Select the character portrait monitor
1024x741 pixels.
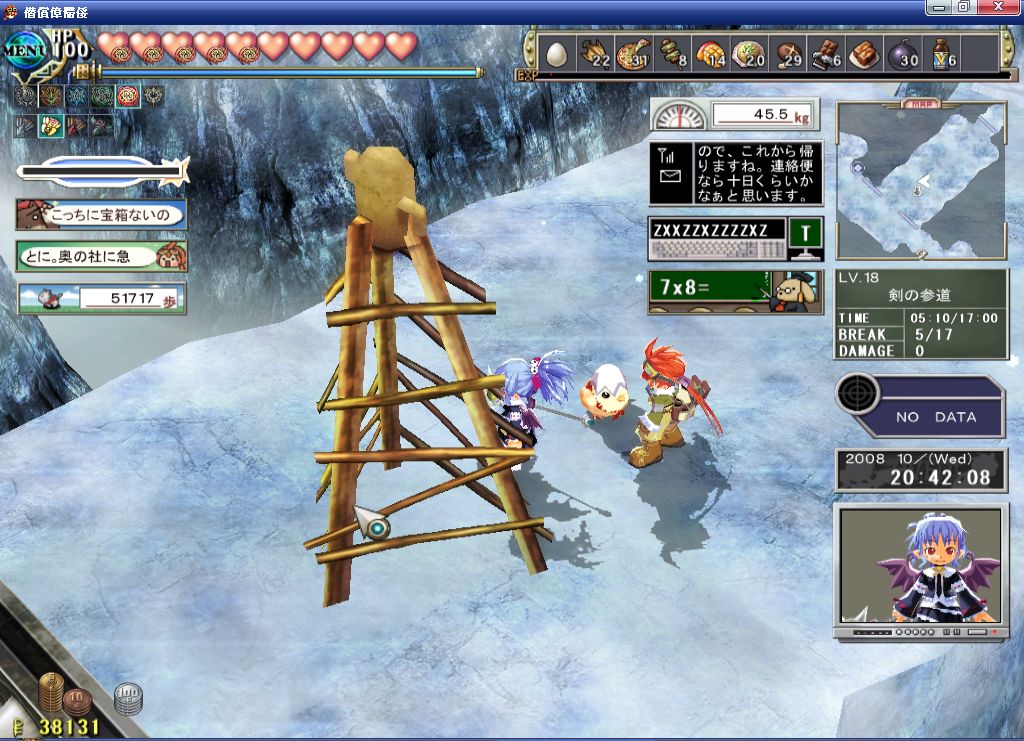point(919,571)
